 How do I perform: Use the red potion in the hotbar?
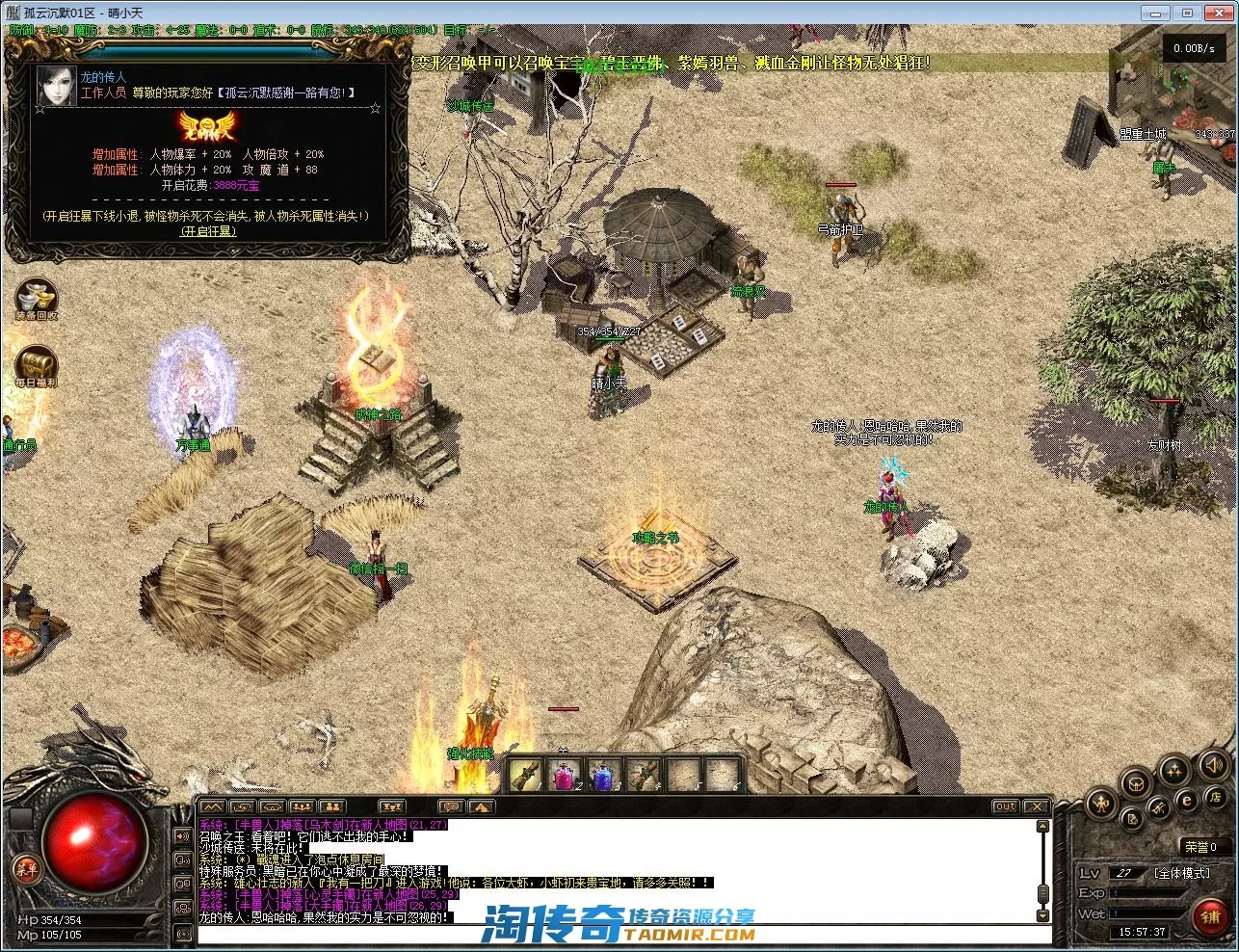(x=564, y=775)
